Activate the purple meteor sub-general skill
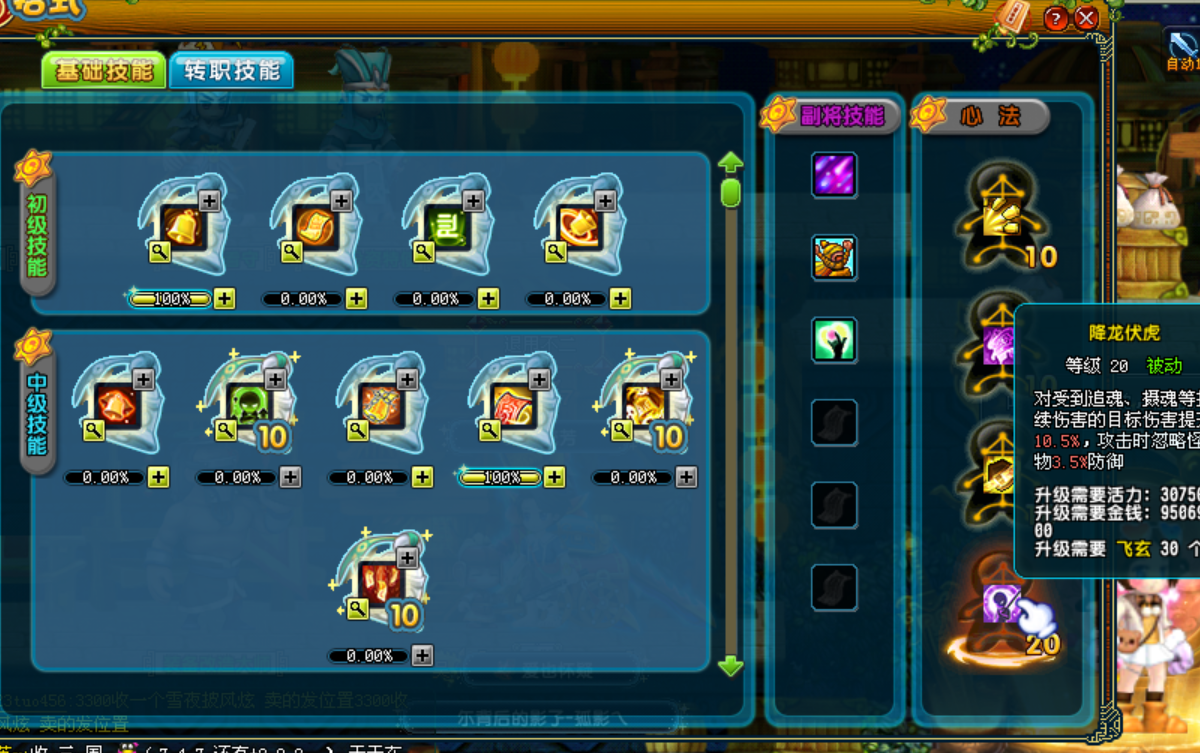The height and width of the screenshot is (753, 1200). coord(833,175)
